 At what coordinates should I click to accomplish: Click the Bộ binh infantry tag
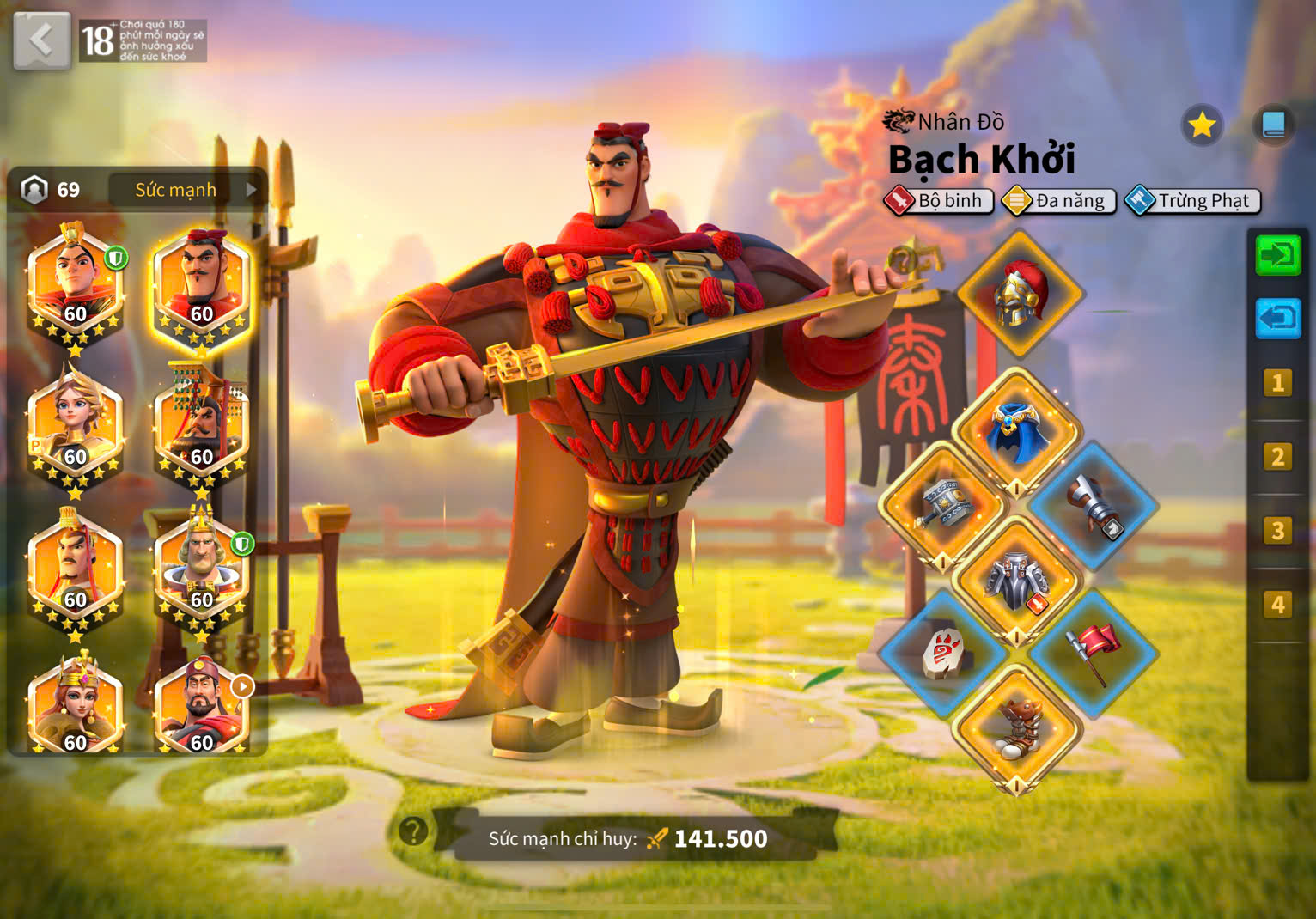pos(939,201)
